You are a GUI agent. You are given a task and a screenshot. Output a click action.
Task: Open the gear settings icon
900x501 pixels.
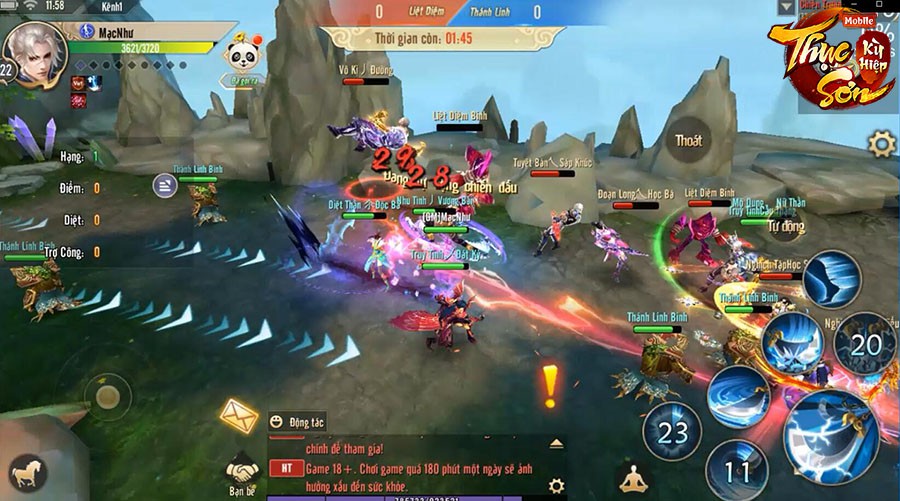pyautogui.click(x=881, y=144)
